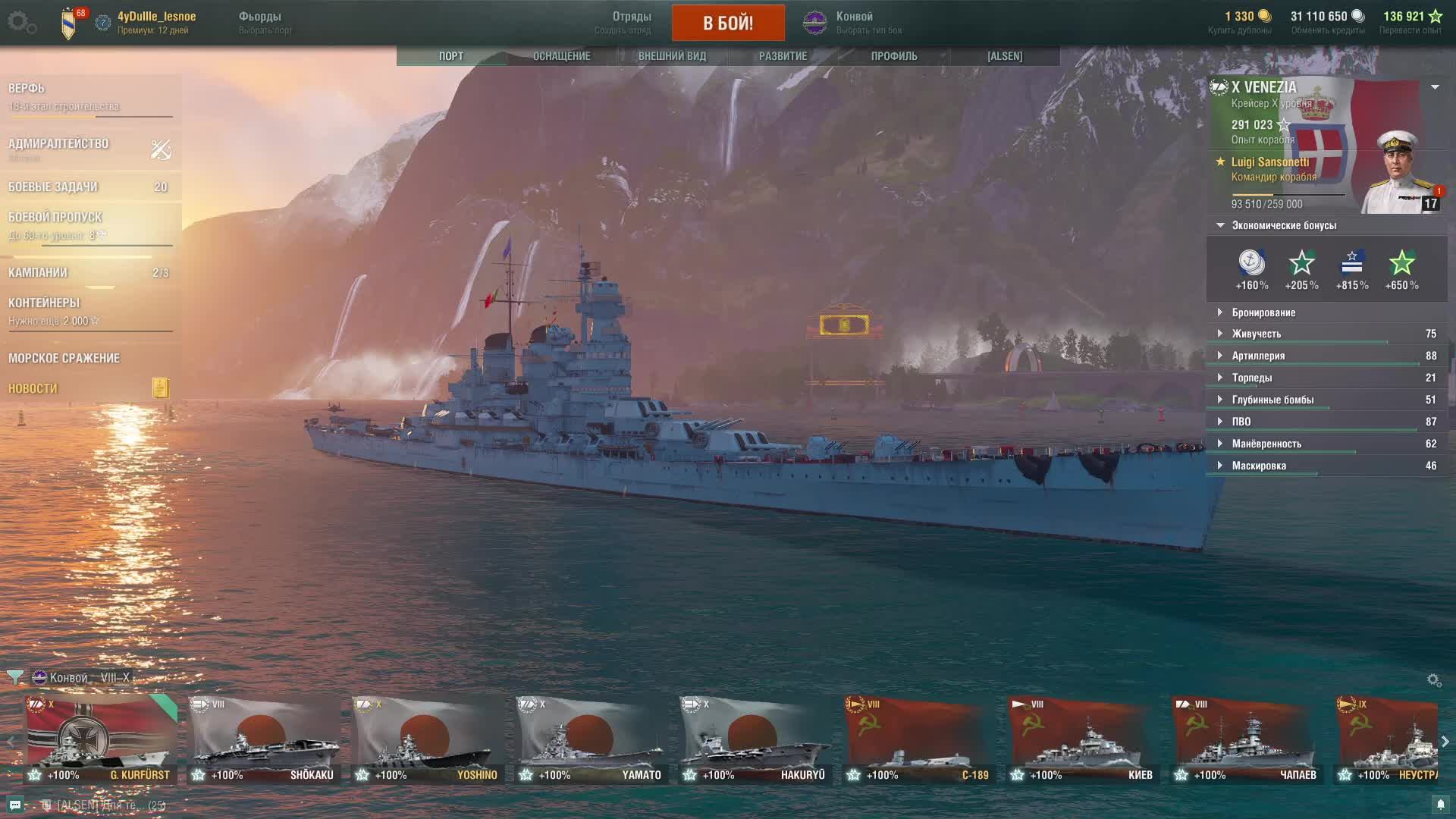The width and height of the screenshot is (1456, 819).
Task: Select the Yamato ship in carousel
Action: click(591, 739)
